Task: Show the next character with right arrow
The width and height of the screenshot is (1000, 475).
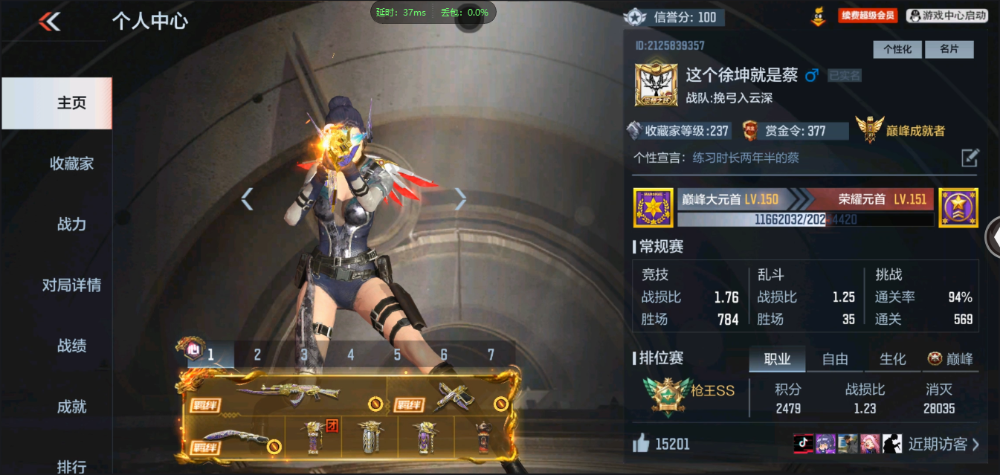Action: point(460,199)
